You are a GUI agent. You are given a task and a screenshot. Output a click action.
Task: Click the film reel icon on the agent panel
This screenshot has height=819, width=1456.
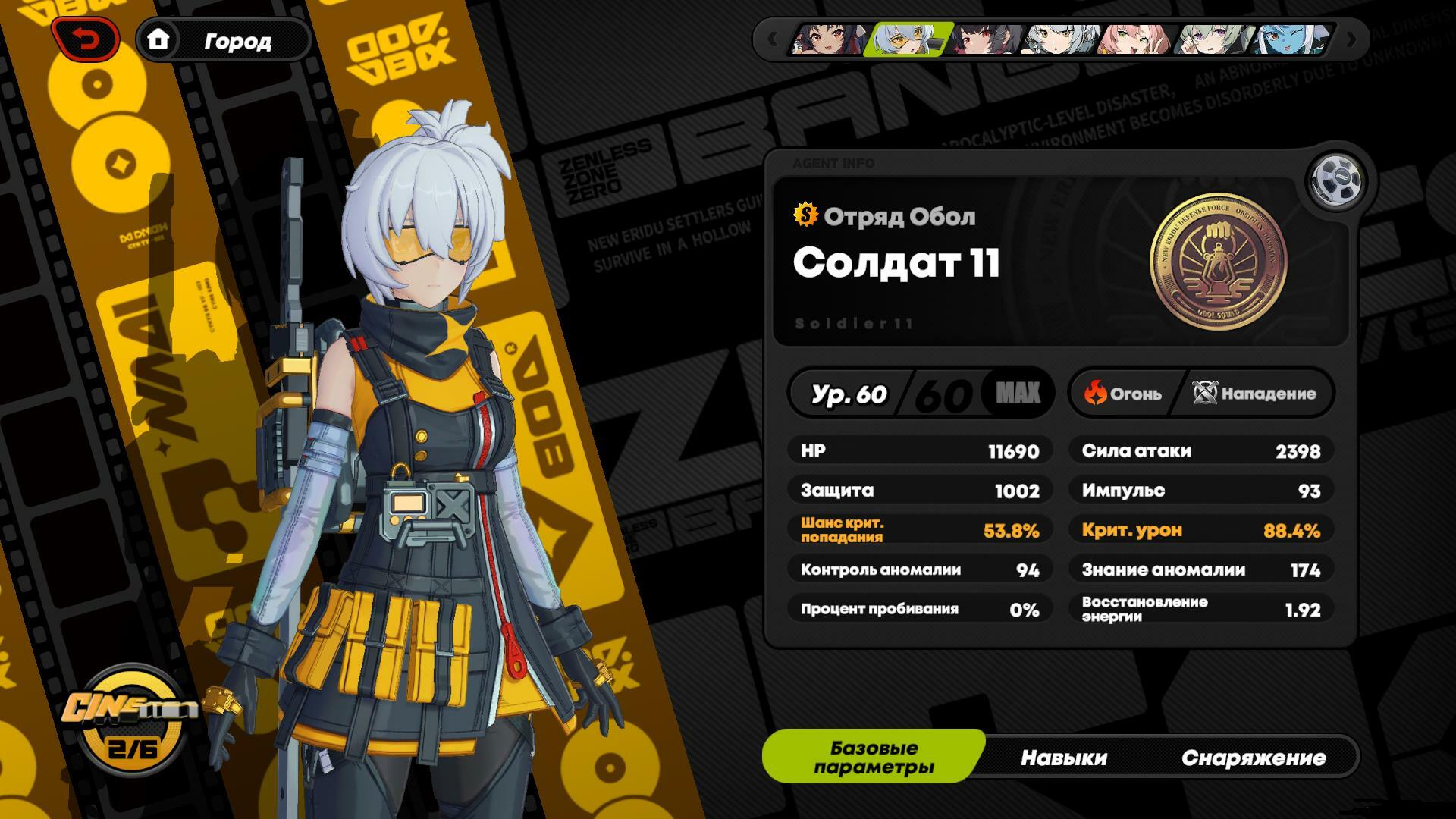[1336, 182]
